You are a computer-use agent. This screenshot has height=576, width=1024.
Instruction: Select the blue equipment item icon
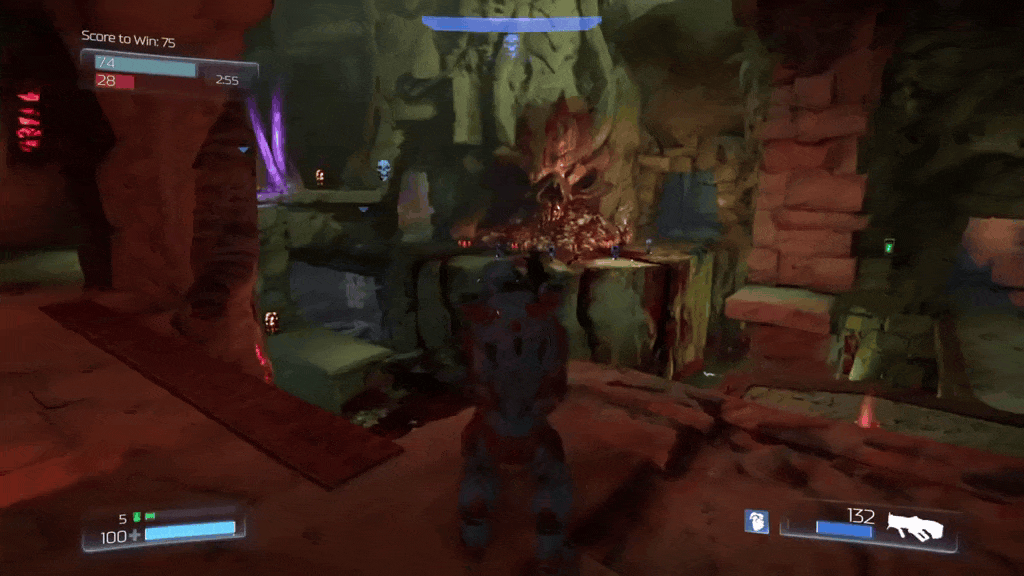(756, 521)
